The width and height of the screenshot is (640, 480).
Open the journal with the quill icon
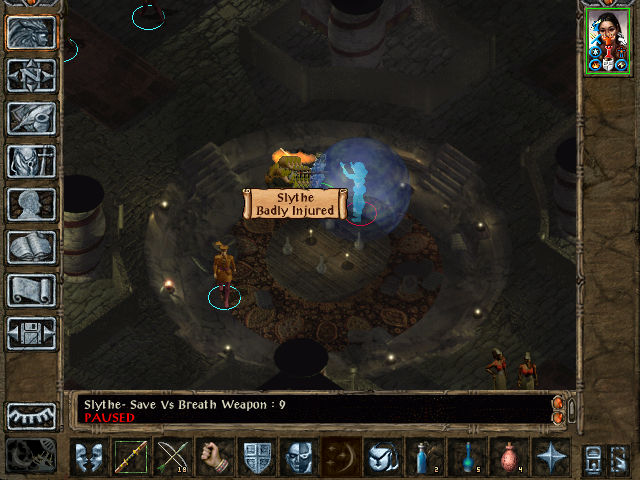click(x=31, y=118)
